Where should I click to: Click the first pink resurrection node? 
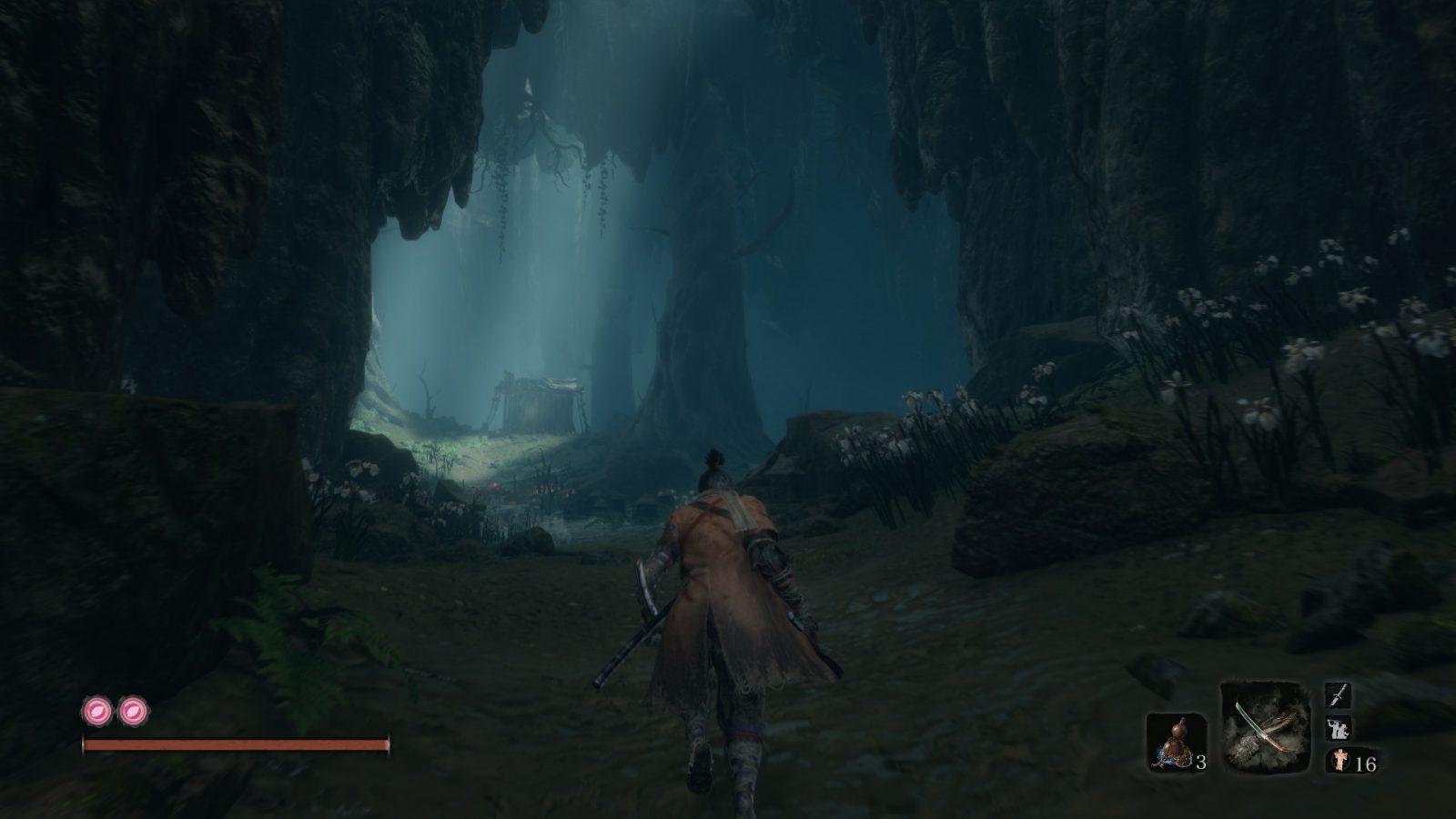tap(96, 711)
